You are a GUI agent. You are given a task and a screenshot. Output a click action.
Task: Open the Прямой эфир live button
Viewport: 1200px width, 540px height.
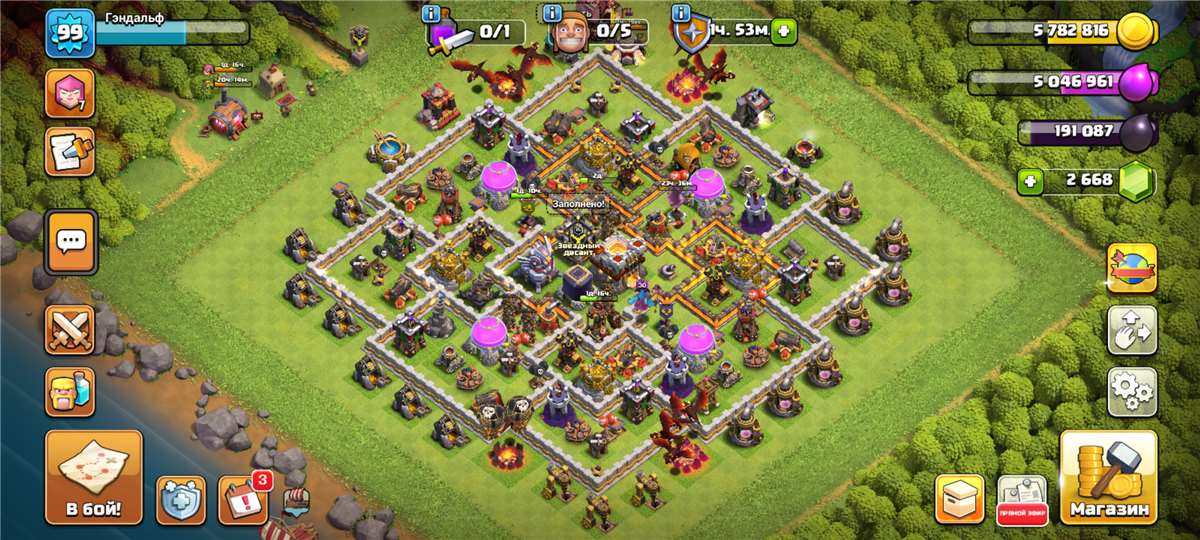[1022, 499]
